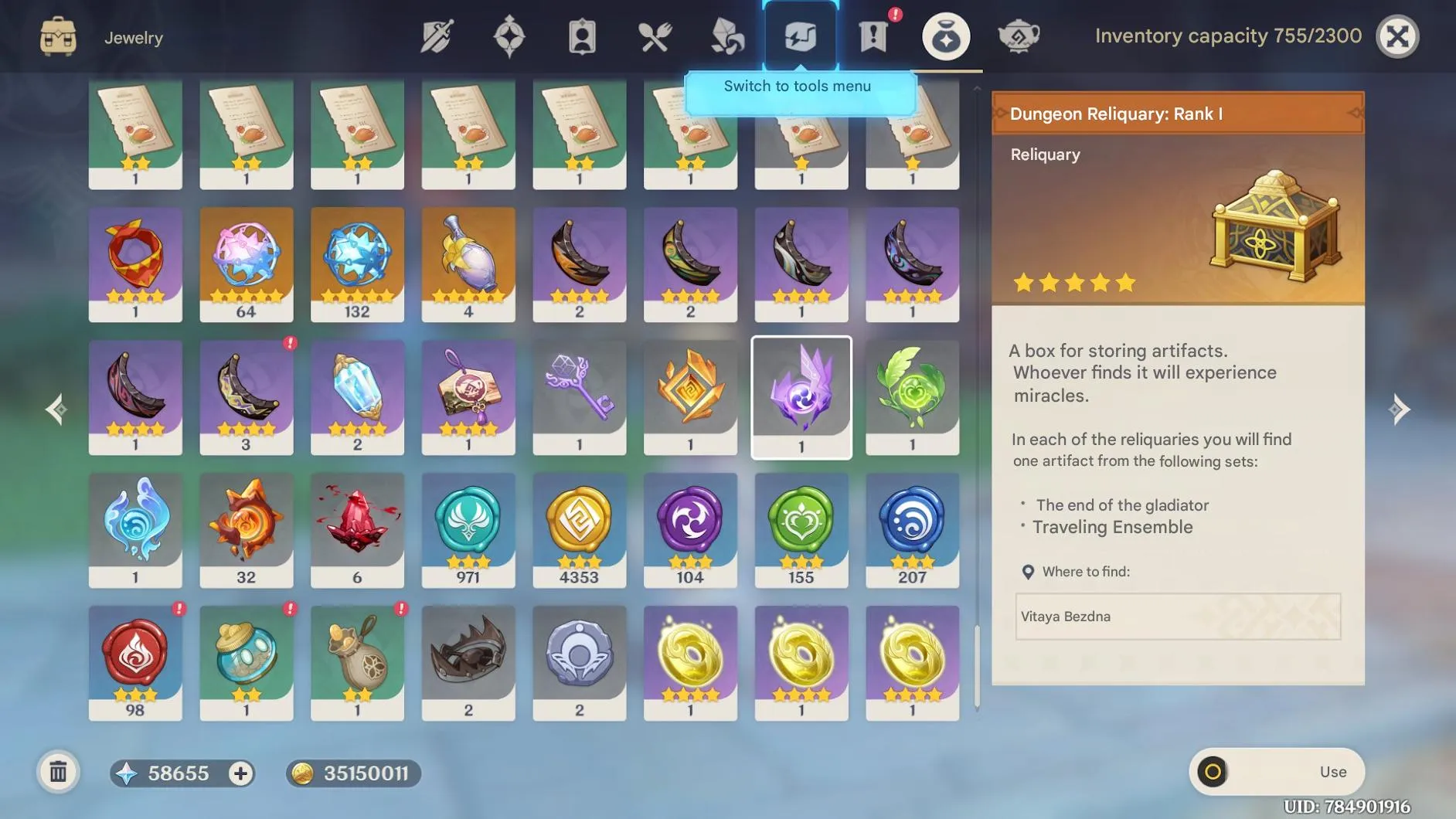This screenshot has width=1456, height=819.
Task: Switch to the tools/gadgets menu
Action: coord(801,36)
